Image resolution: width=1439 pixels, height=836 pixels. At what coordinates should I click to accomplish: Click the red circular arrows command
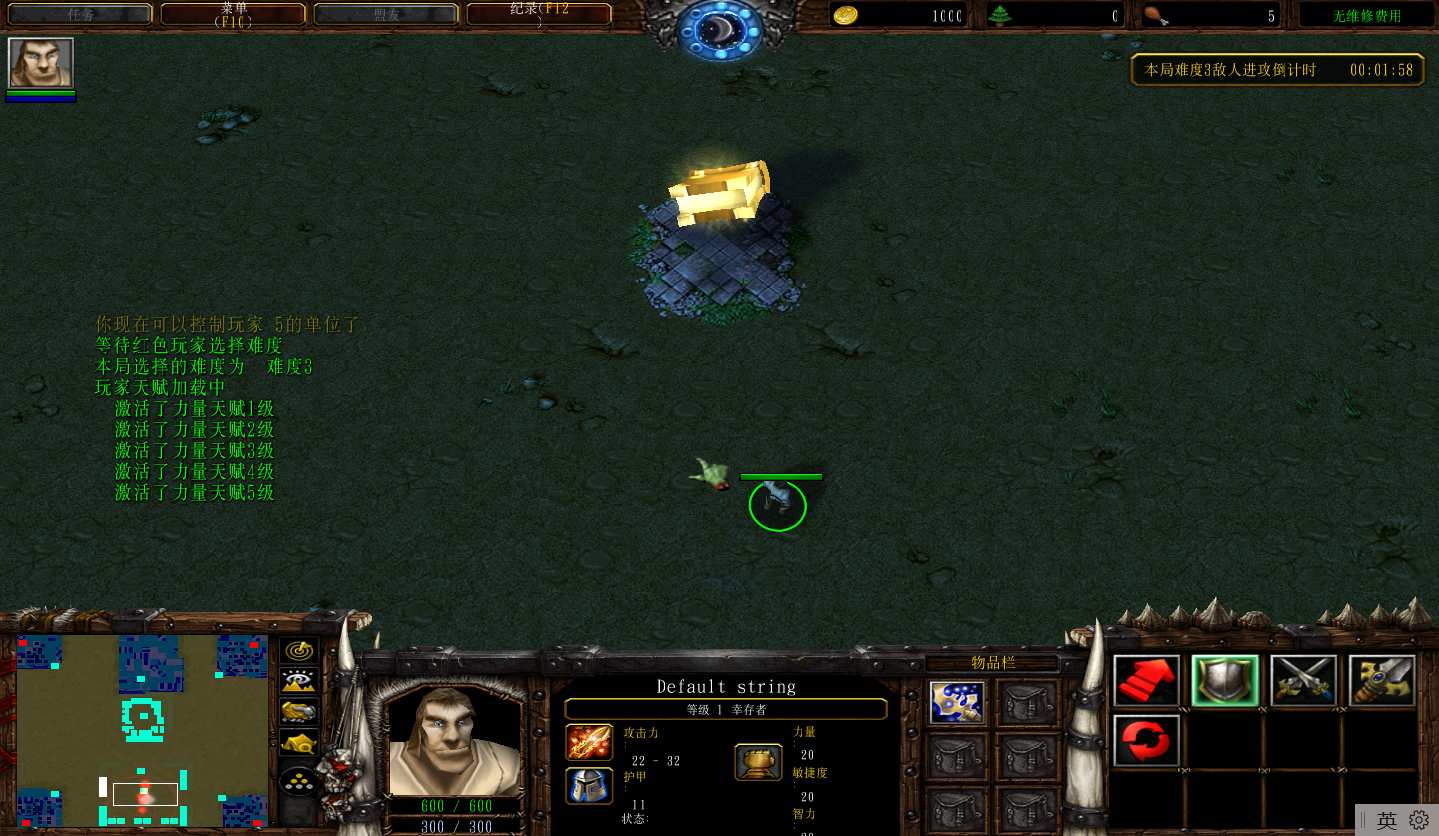click(x=1146, y=740)
